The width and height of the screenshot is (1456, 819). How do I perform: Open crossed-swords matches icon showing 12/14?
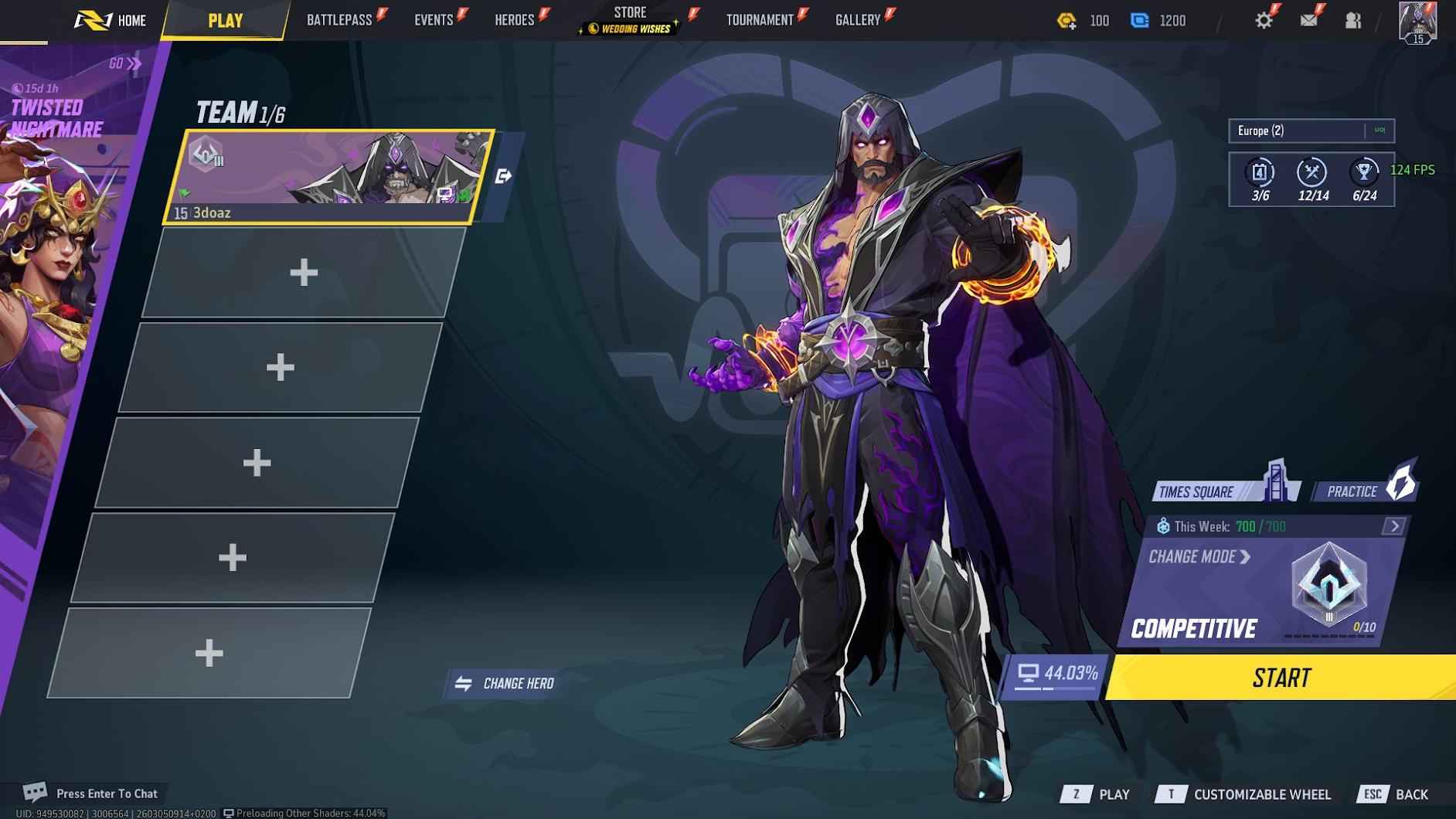point(1312,173)
